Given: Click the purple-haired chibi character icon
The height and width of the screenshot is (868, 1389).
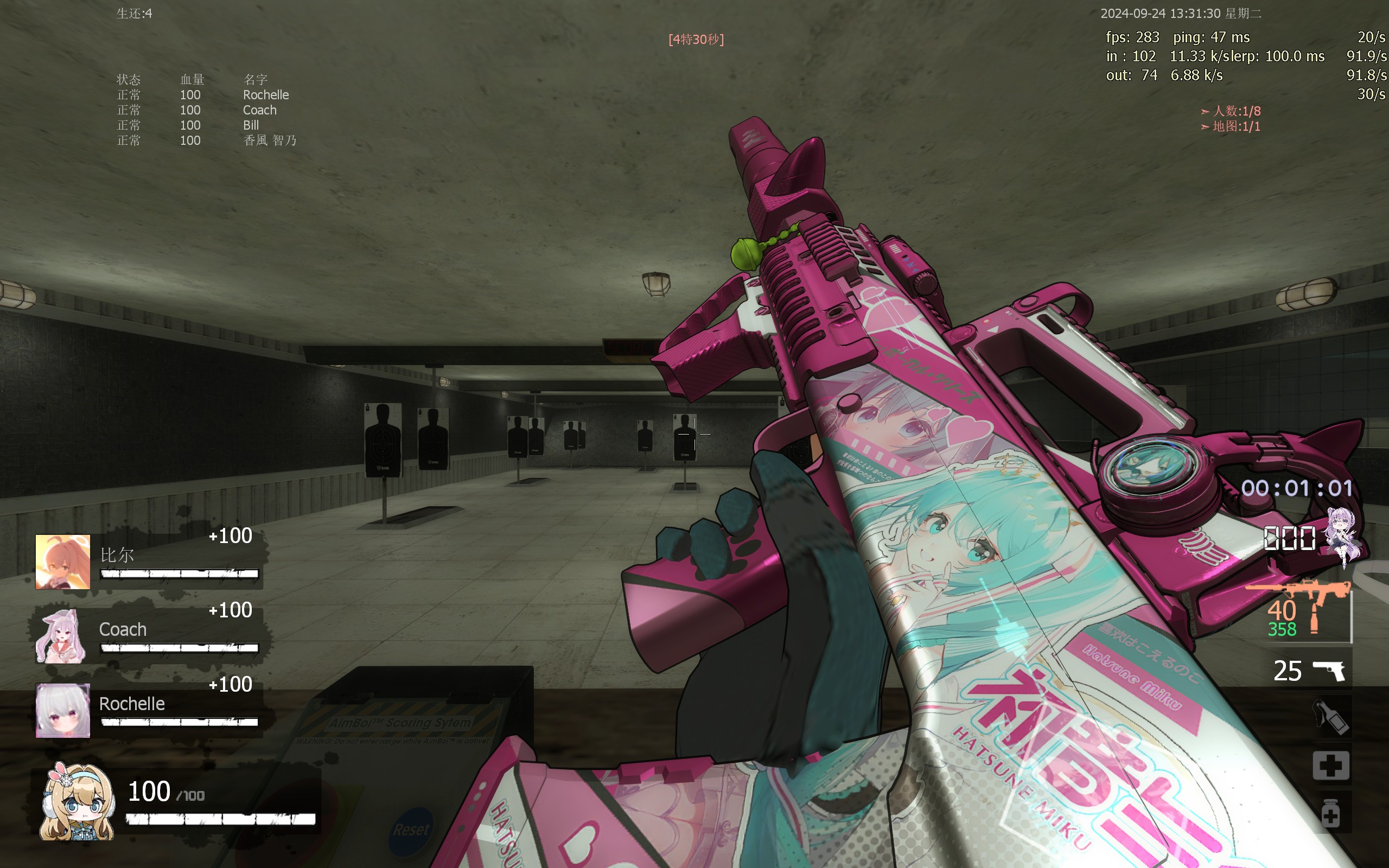Looking at the screenshot, I should [1343, 537].
